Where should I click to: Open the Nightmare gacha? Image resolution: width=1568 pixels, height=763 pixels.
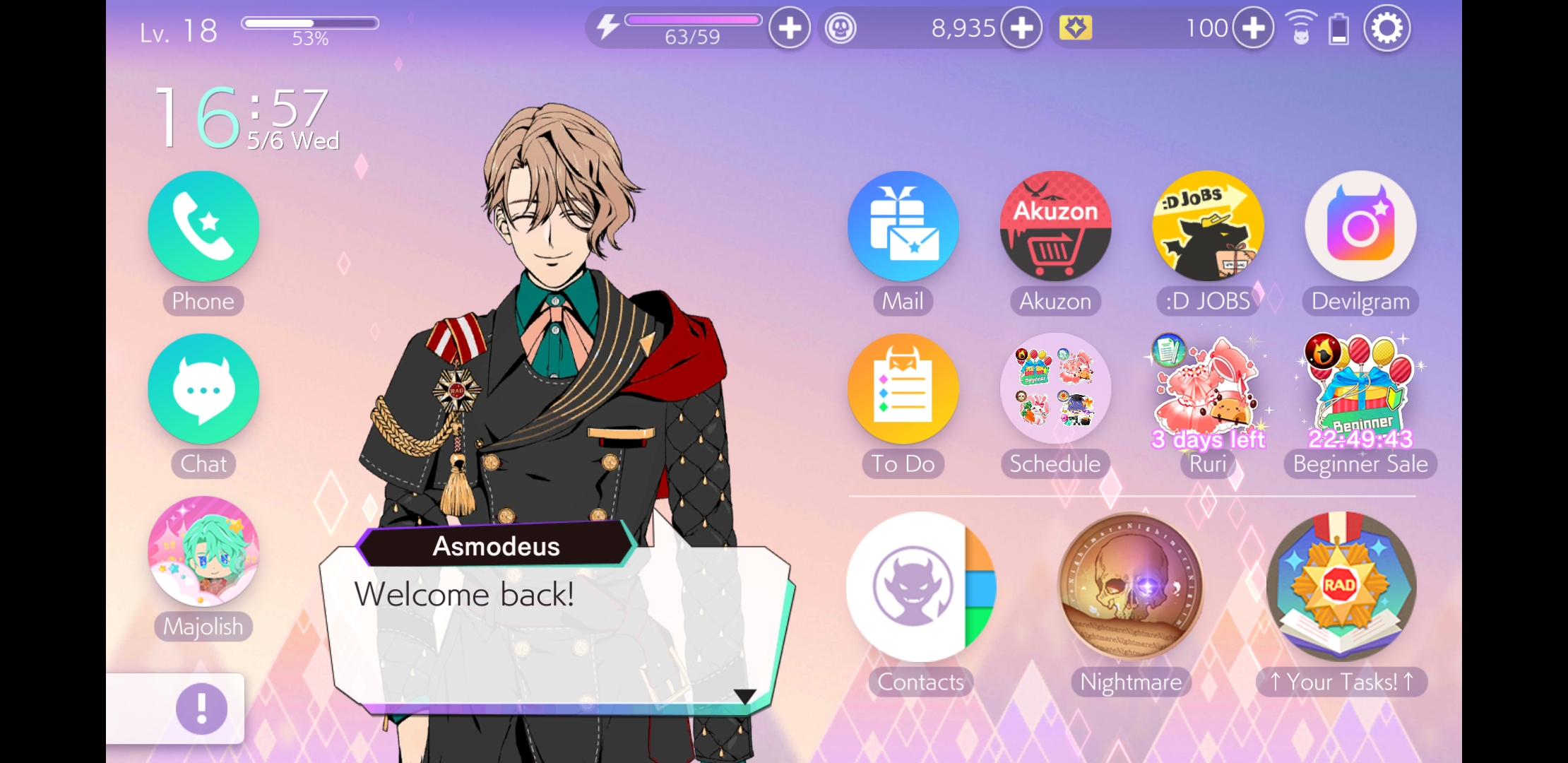pos(1131,587)
